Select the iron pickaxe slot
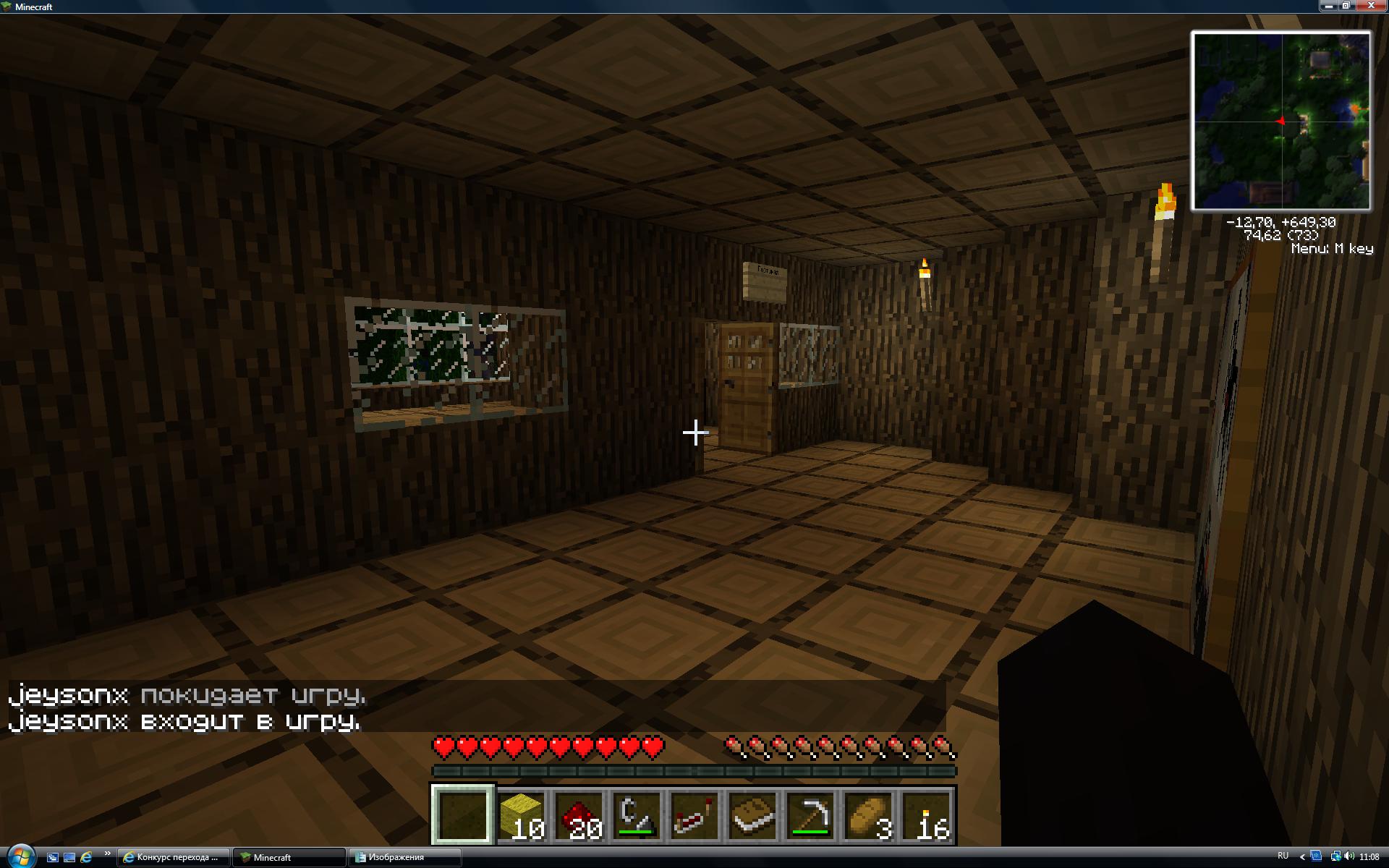1389x868 pixels. coord(811,815)
